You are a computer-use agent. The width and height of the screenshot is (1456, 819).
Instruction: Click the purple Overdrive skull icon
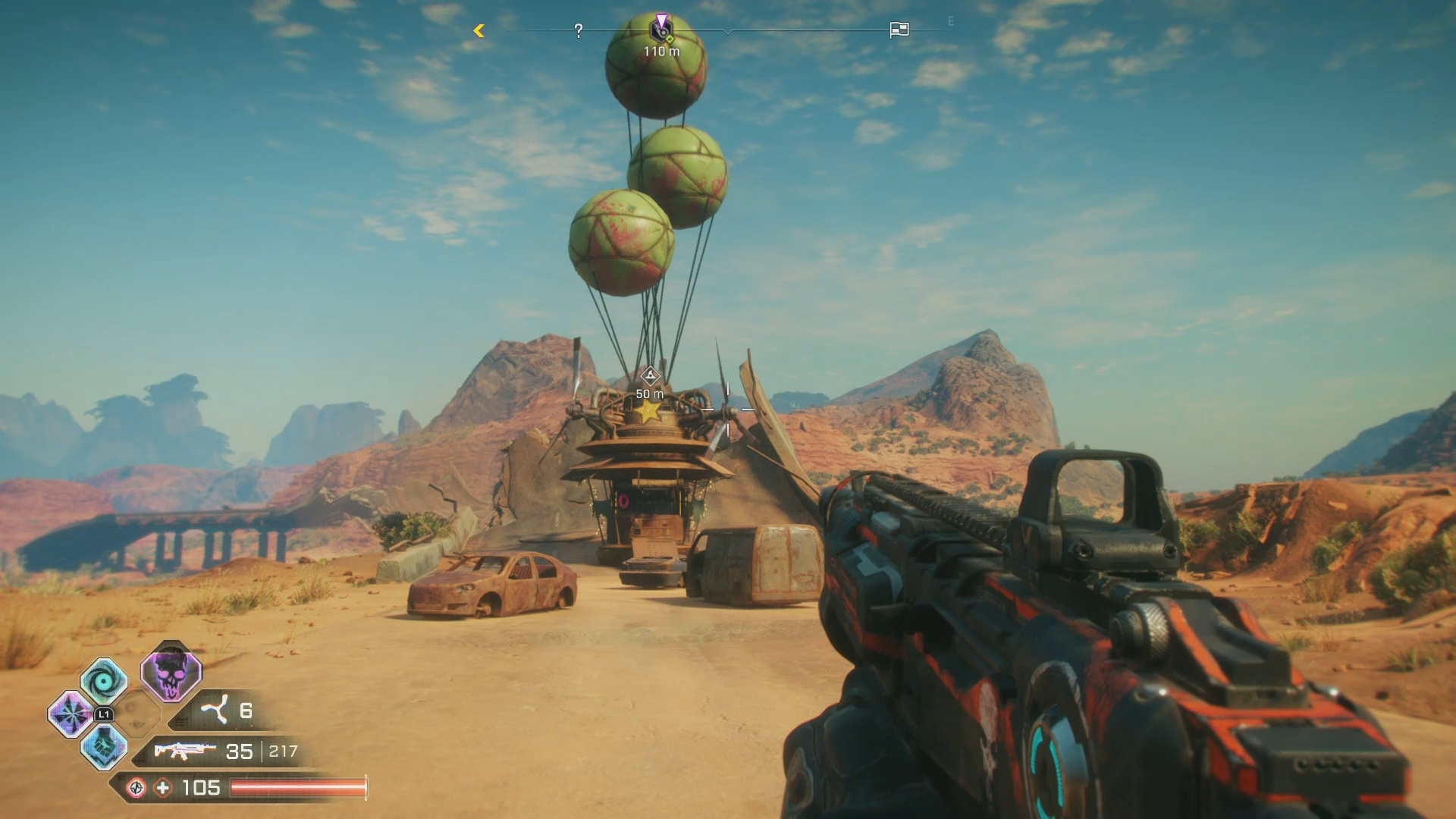172,677
